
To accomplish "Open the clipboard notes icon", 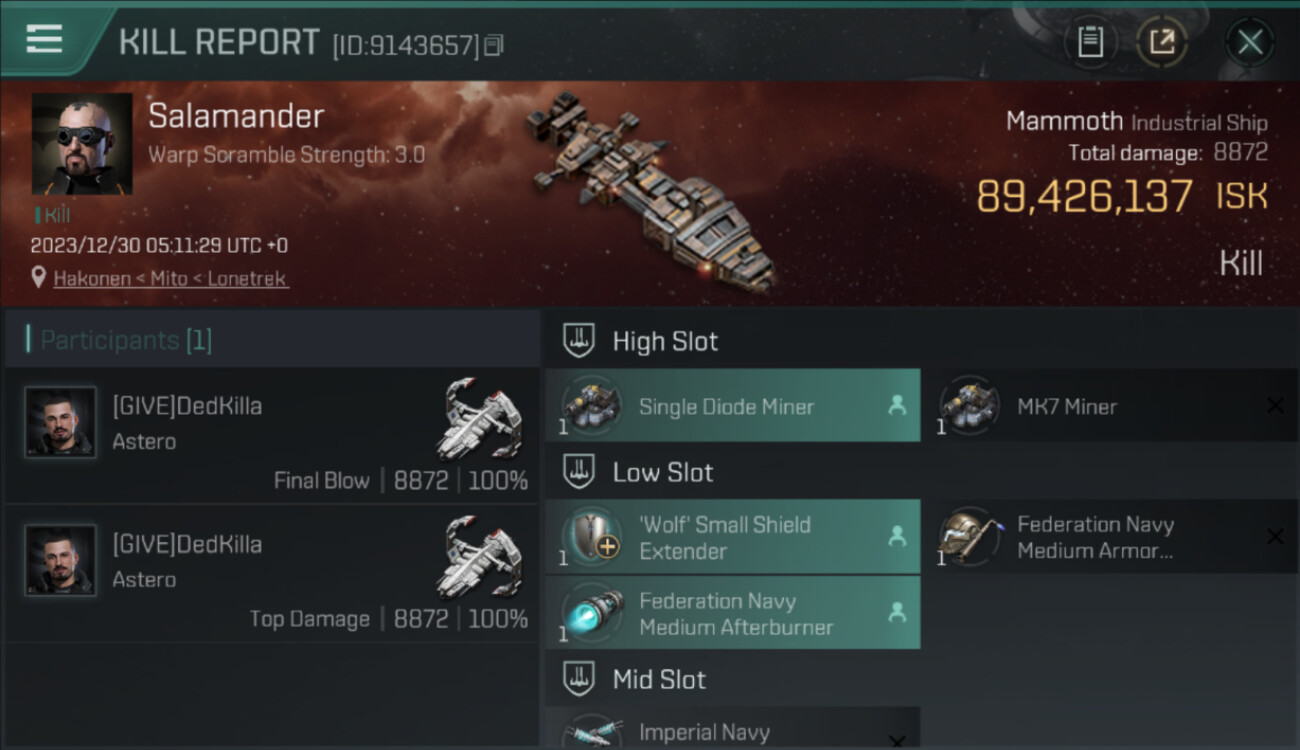I will (x=1090, y=42).
